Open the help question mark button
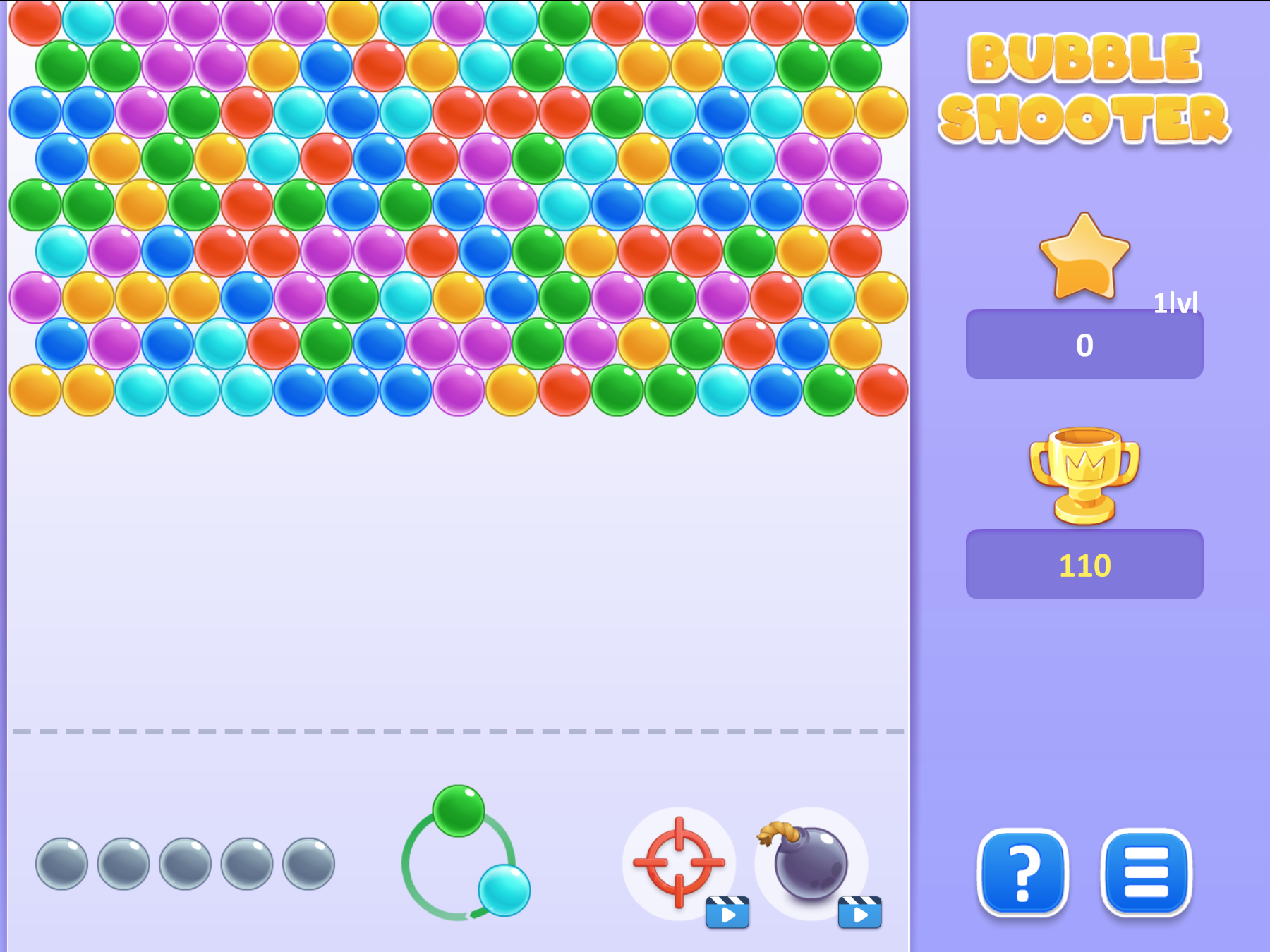Screen dimensions: 1270x952 point(1022,874)
